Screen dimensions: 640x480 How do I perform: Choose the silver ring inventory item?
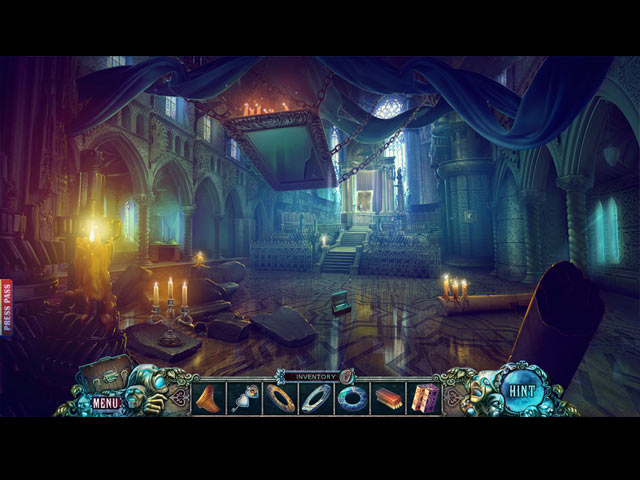(316, 398)
